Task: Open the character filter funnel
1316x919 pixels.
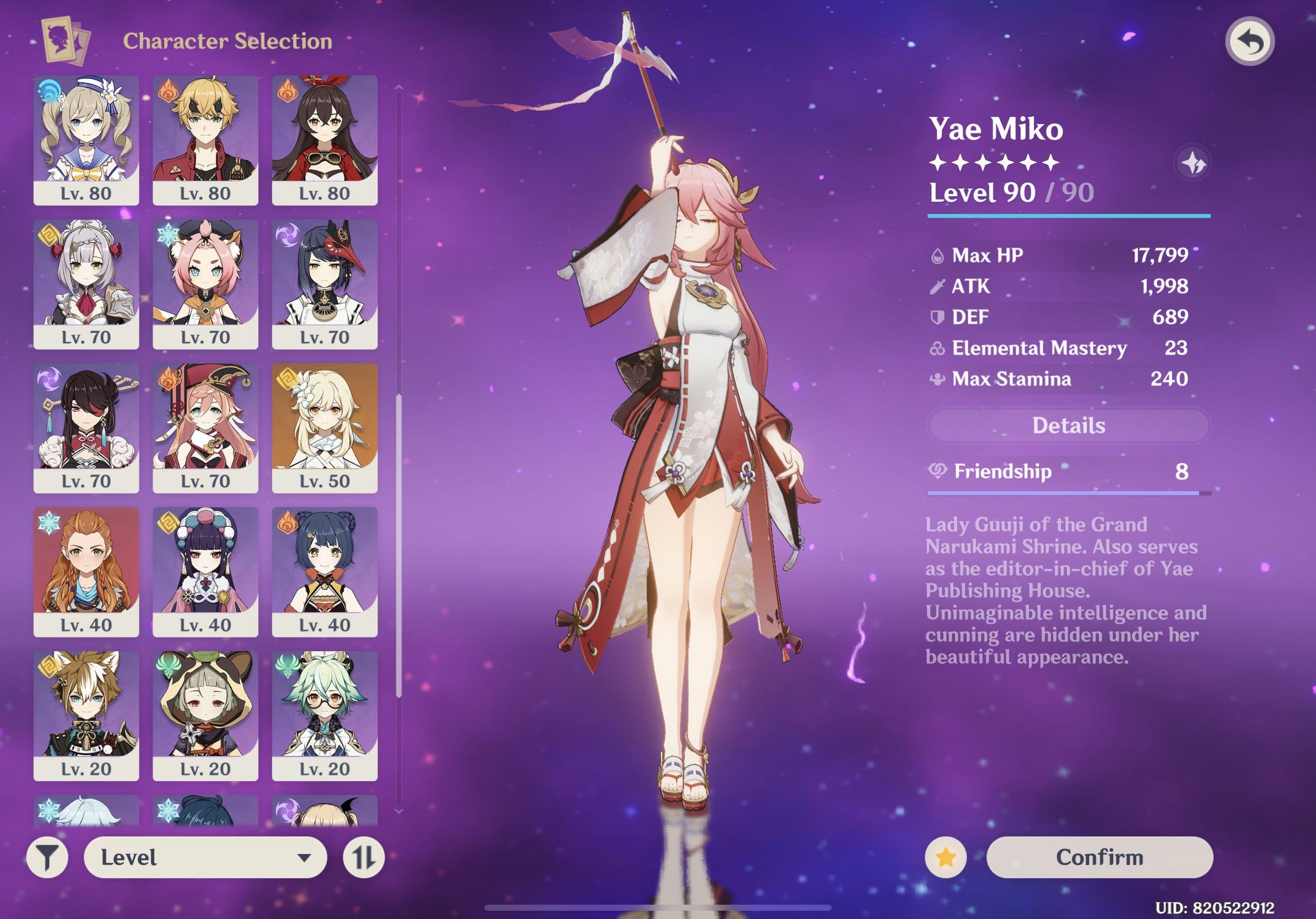Action: (x=47, y=858)
